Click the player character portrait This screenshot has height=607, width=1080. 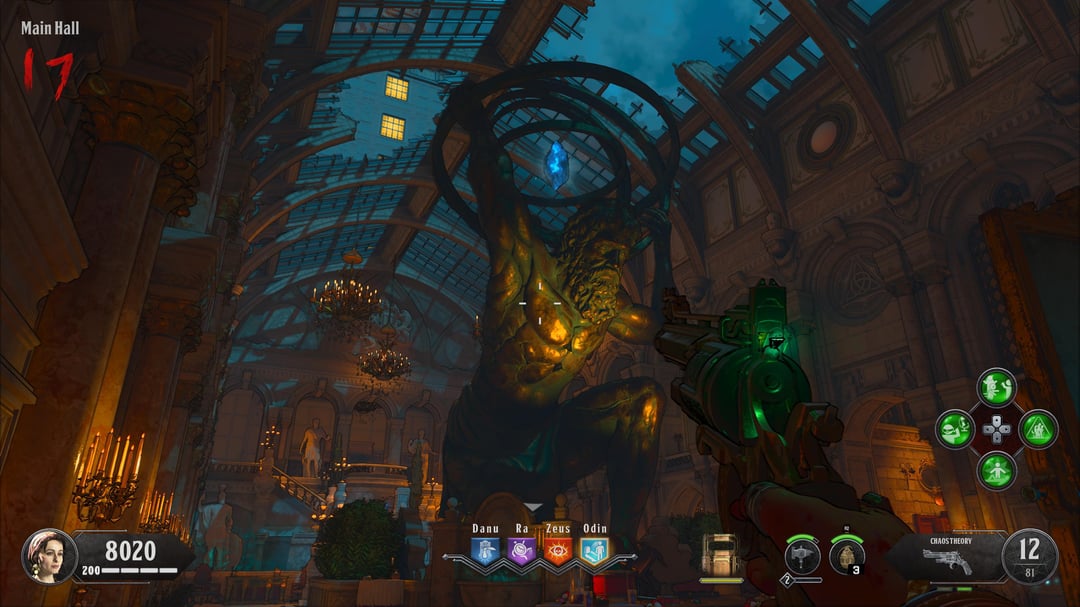point(49,555)
